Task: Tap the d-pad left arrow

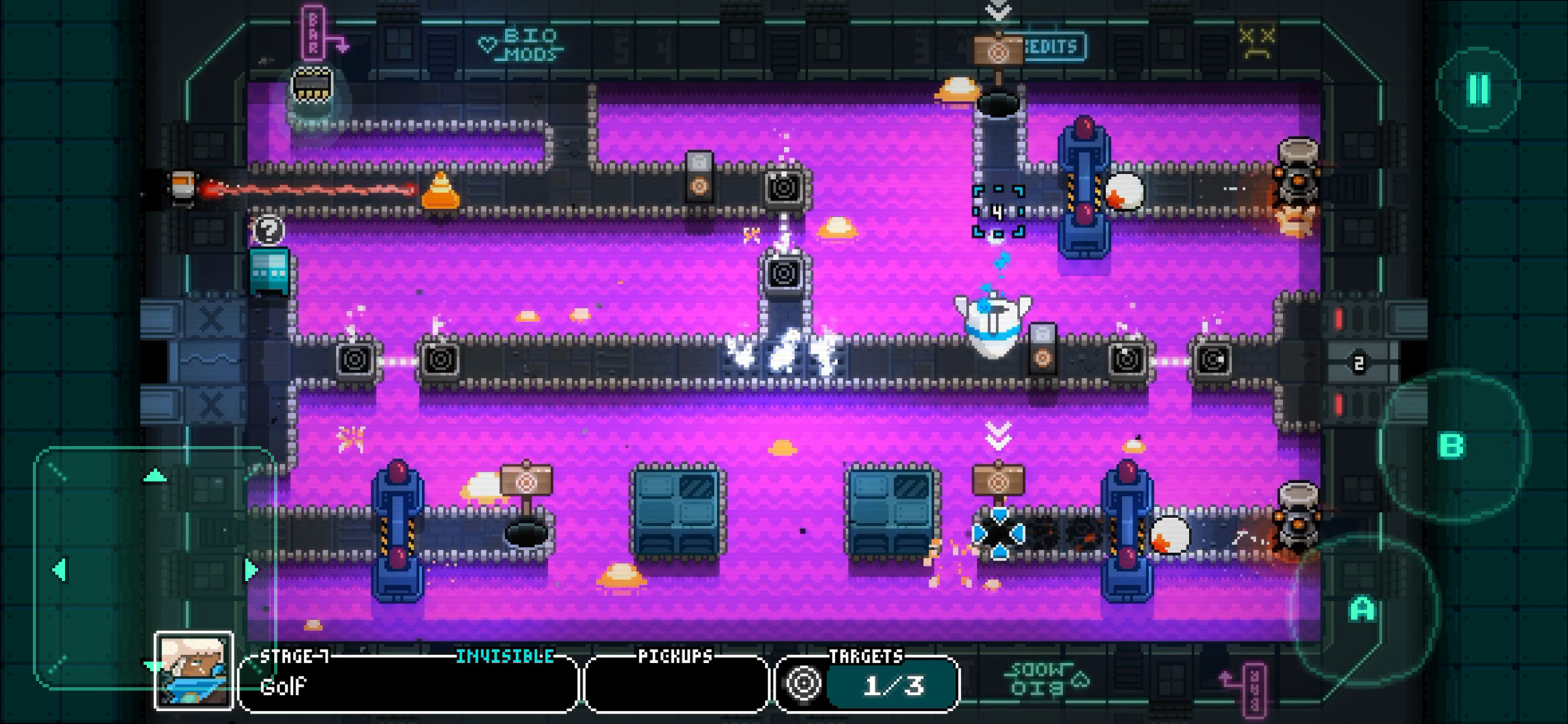Action: coord(59,570)
